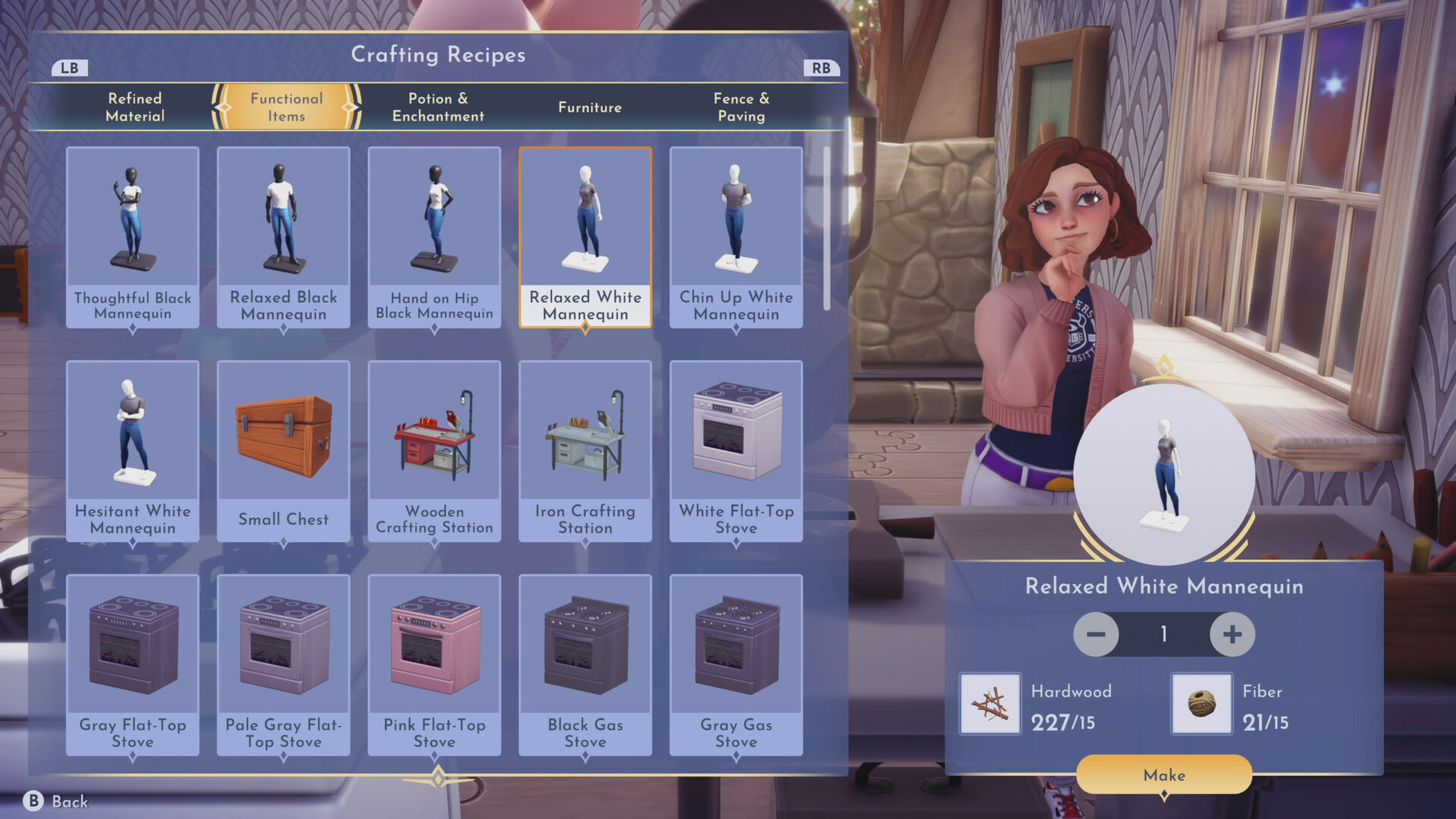Viewport: 1456px width, 819px height.
Task: Switch to the Furniture tab
Action: click(589, 107)
